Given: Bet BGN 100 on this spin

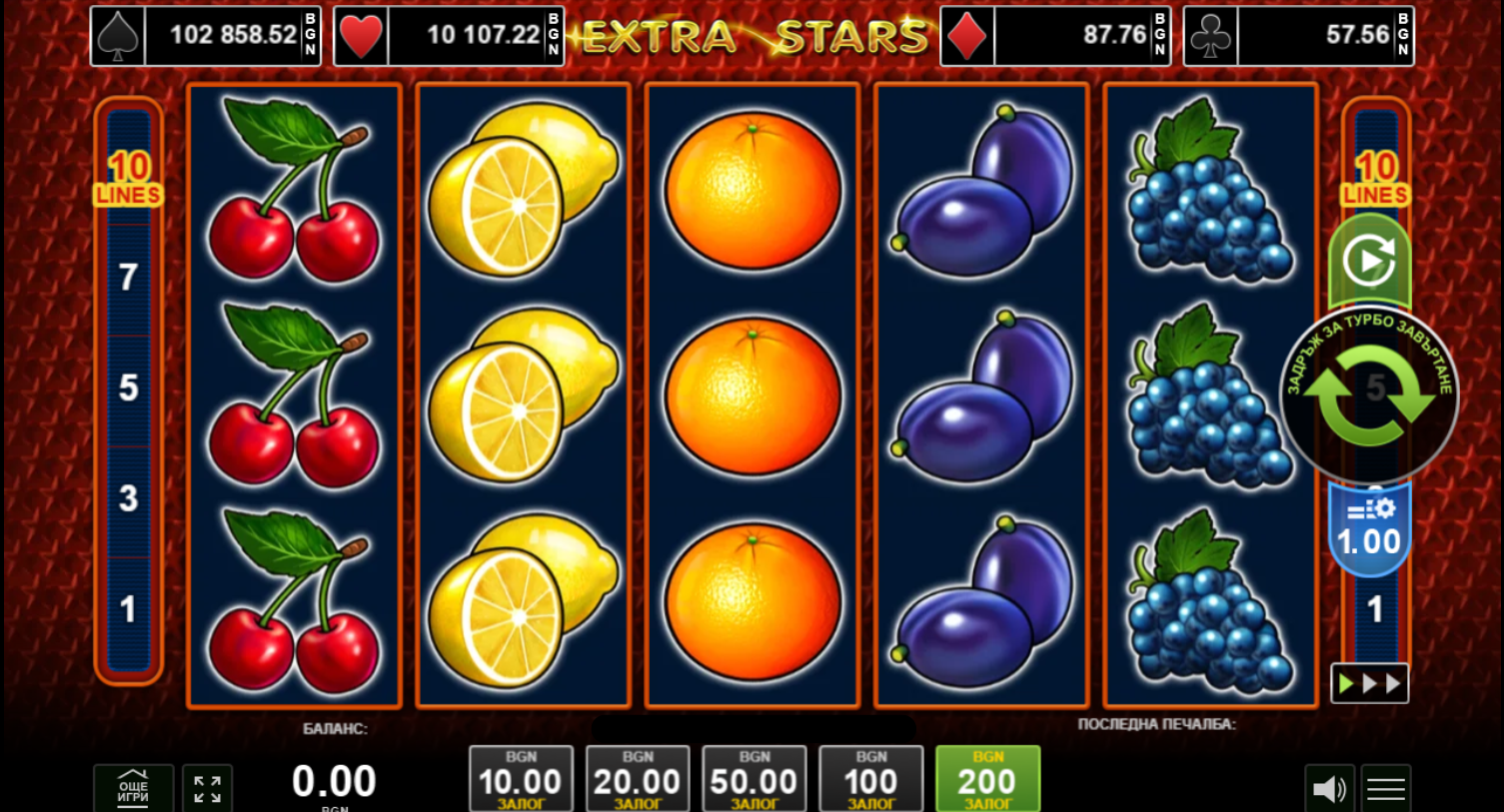Looking at the screenshot, I should [870, 779].
